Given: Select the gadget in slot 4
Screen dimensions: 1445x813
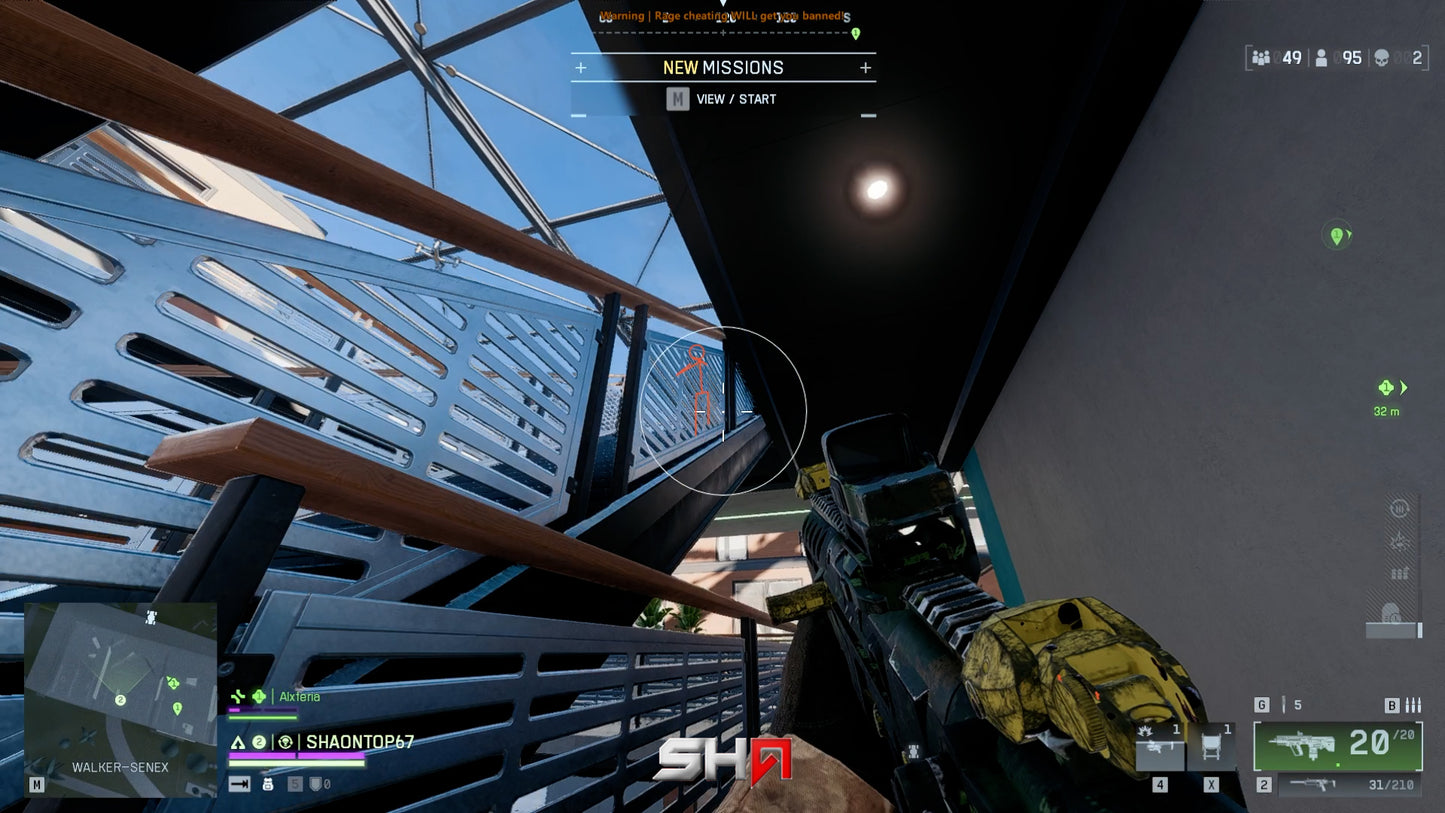Looking at the screenshot, I should (1161, 745).
